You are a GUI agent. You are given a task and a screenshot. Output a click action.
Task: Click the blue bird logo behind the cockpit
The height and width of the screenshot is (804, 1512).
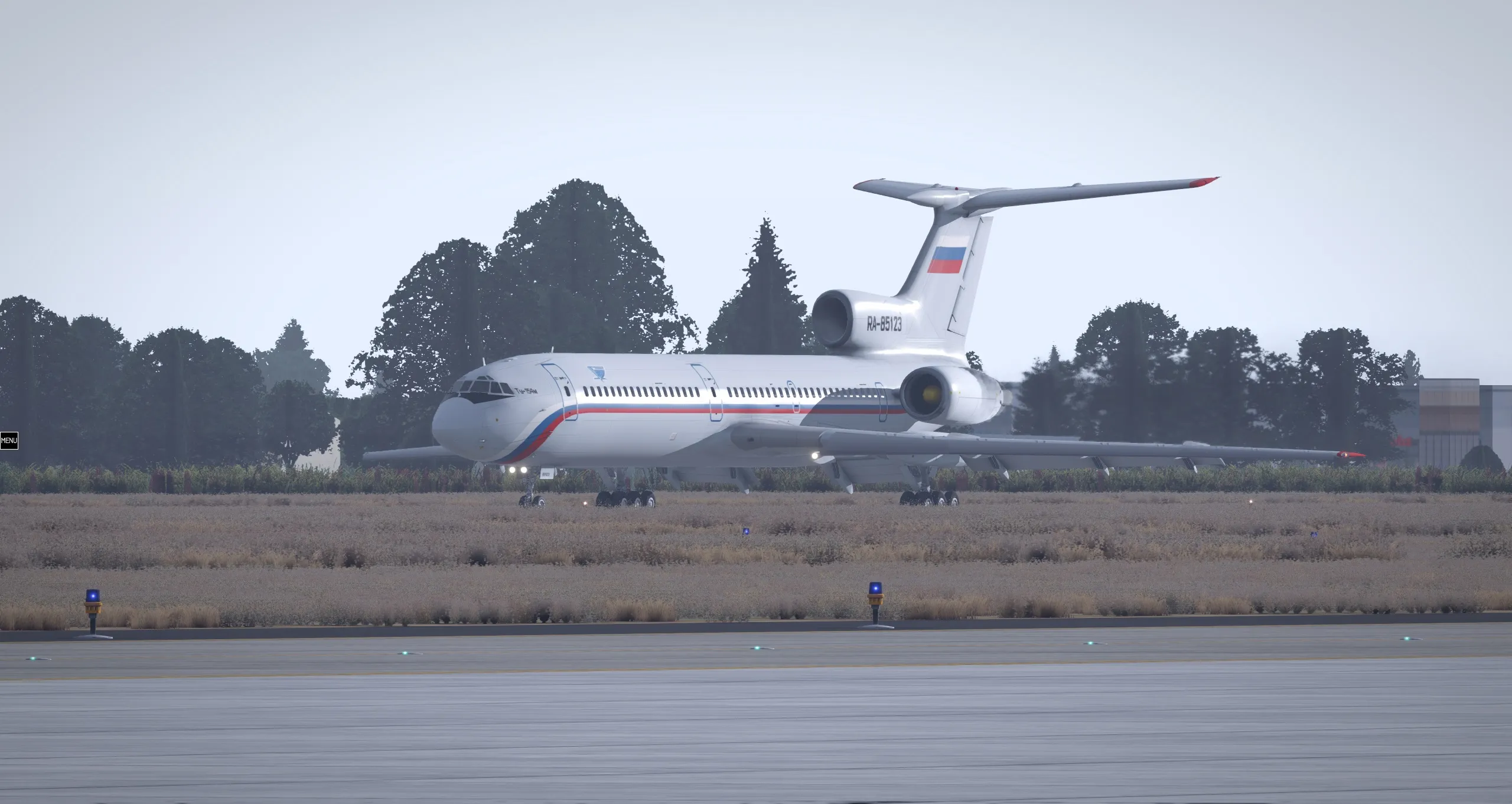597,372
